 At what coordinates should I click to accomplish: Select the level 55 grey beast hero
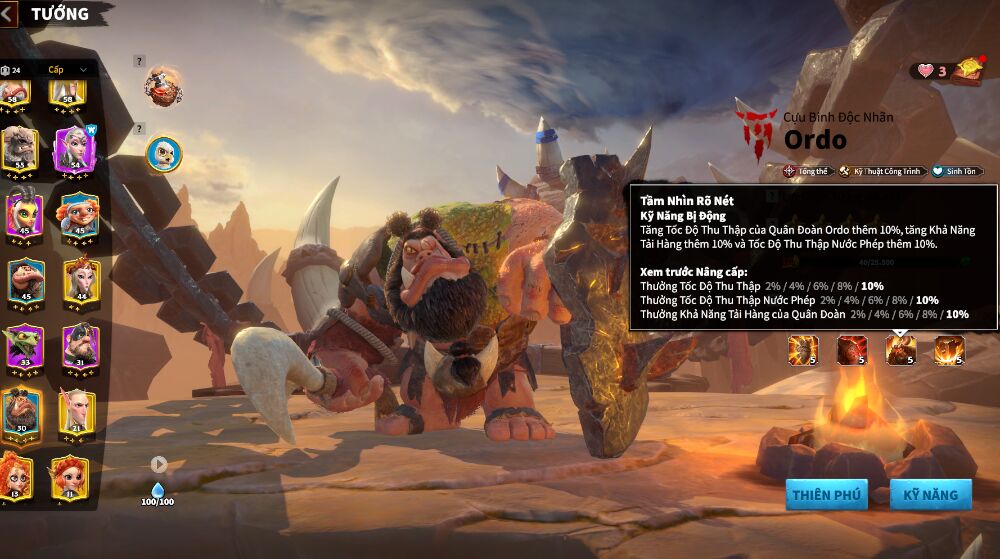coord(21,150)
